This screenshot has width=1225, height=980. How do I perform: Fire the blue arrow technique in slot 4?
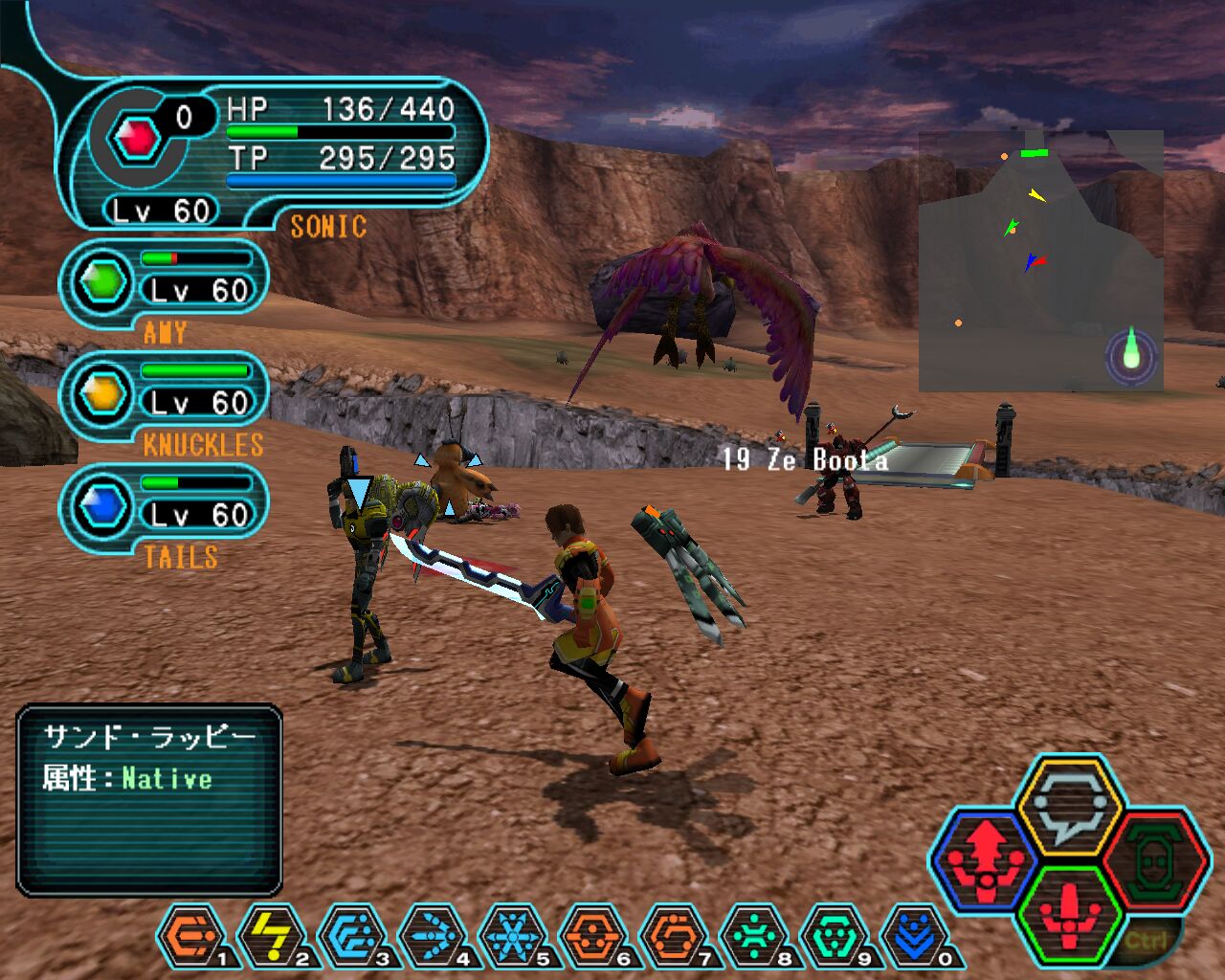pyautogui.click(x=432, y=935)
